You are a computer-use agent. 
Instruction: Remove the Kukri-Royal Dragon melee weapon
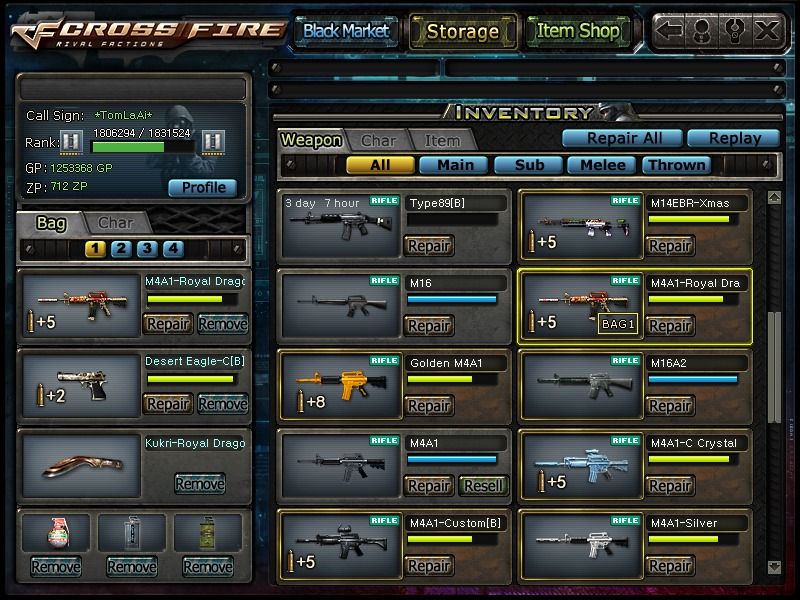[x=199, y=484]
